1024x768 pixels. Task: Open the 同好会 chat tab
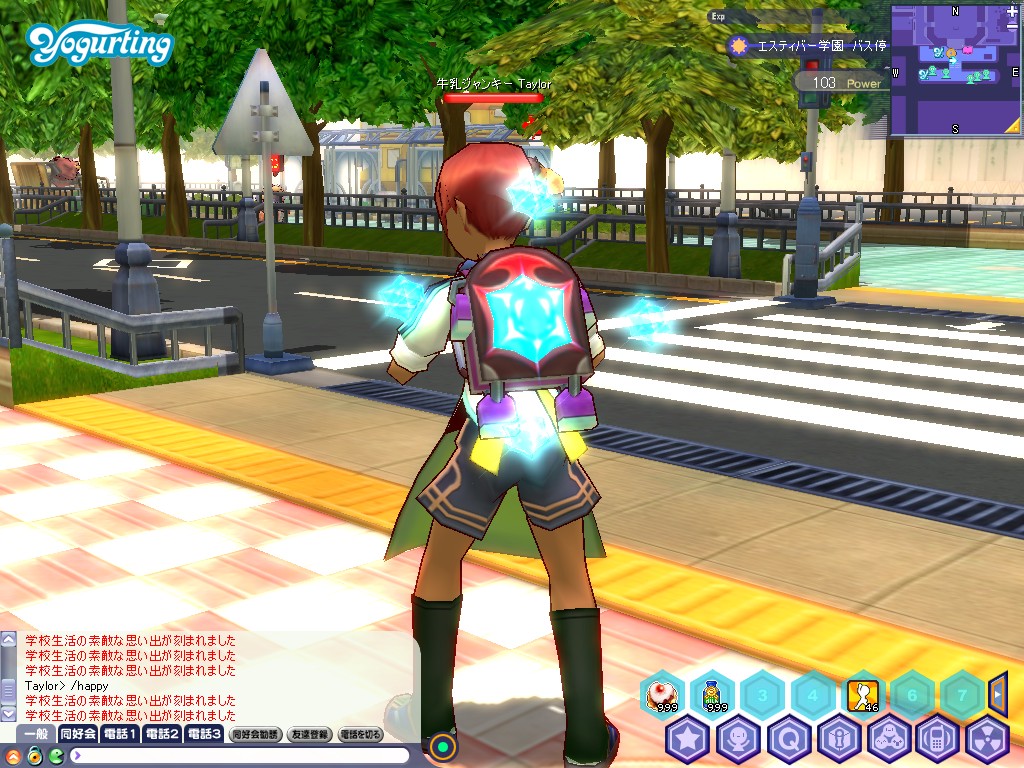coord(77,734)
